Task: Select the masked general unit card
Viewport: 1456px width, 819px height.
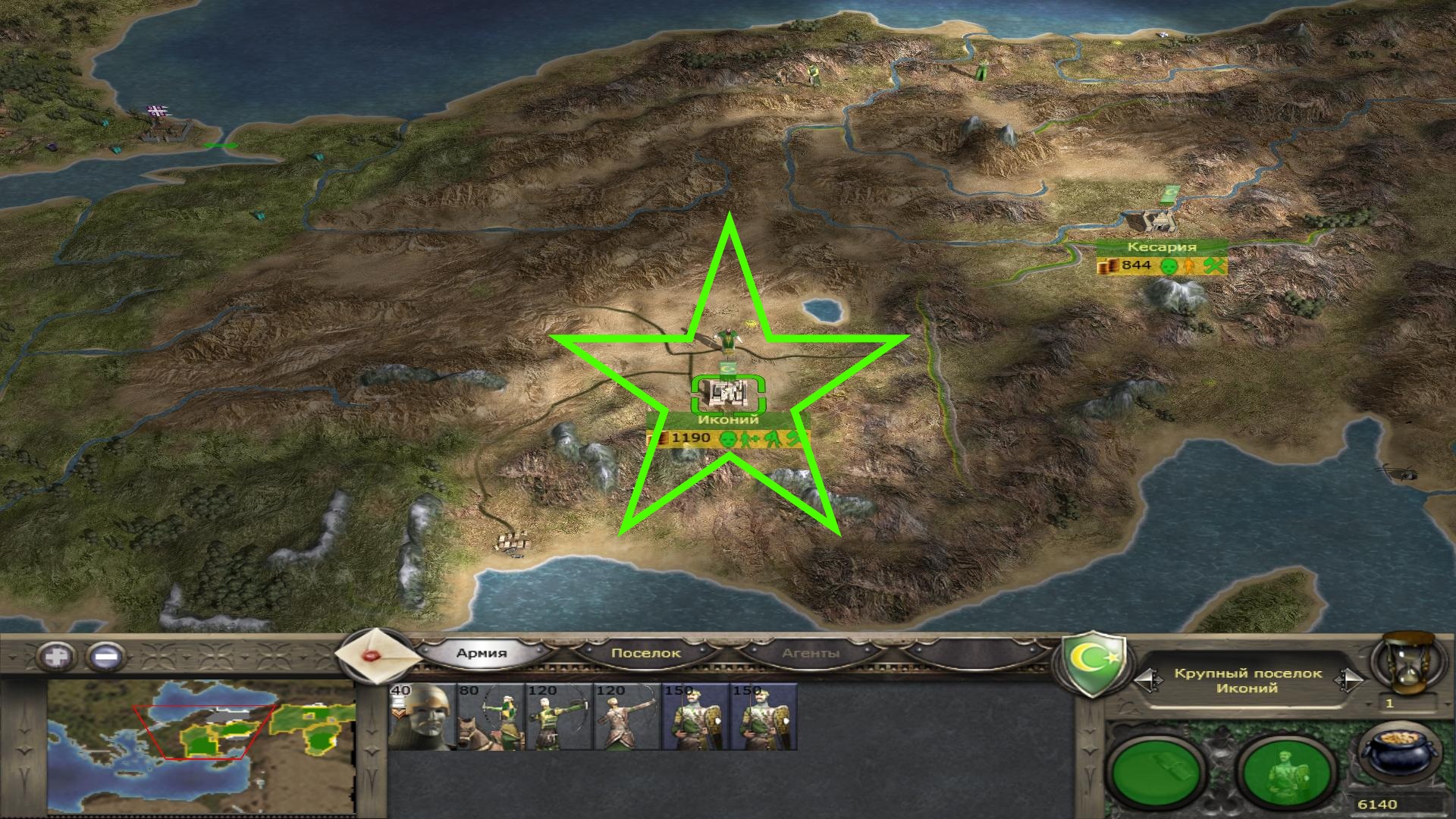Action: [x=422, y=717]
